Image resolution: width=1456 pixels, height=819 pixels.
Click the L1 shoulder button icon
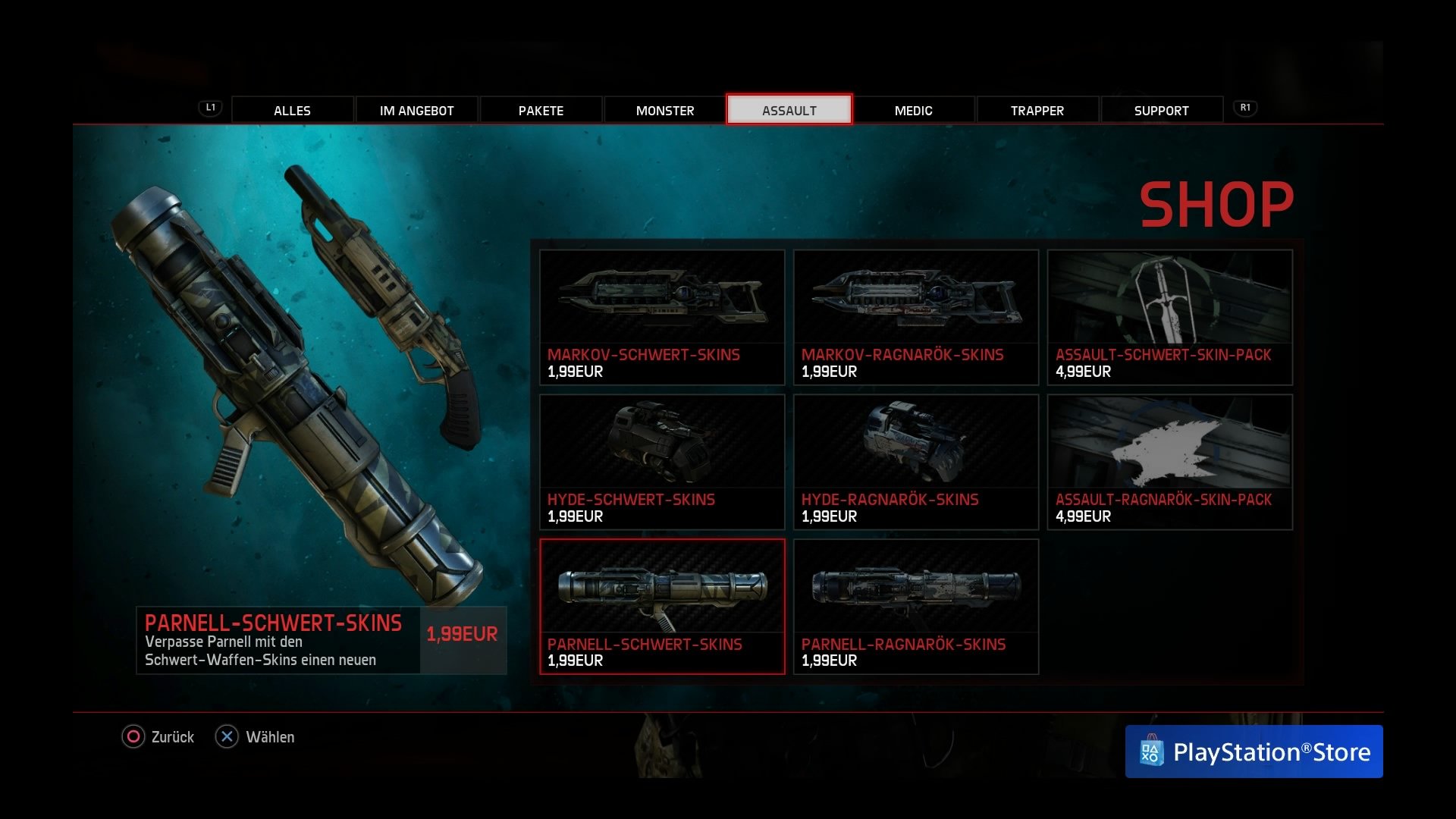pyautogui.click(x=210, y=108)
